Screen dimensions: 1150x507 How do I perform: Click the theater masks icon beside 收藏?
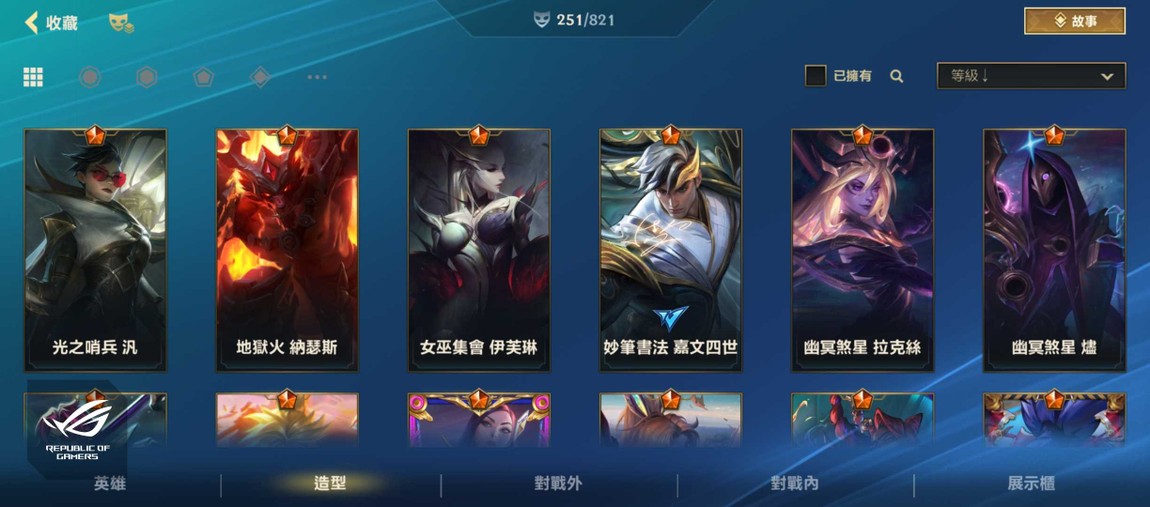tap(121, 22)
